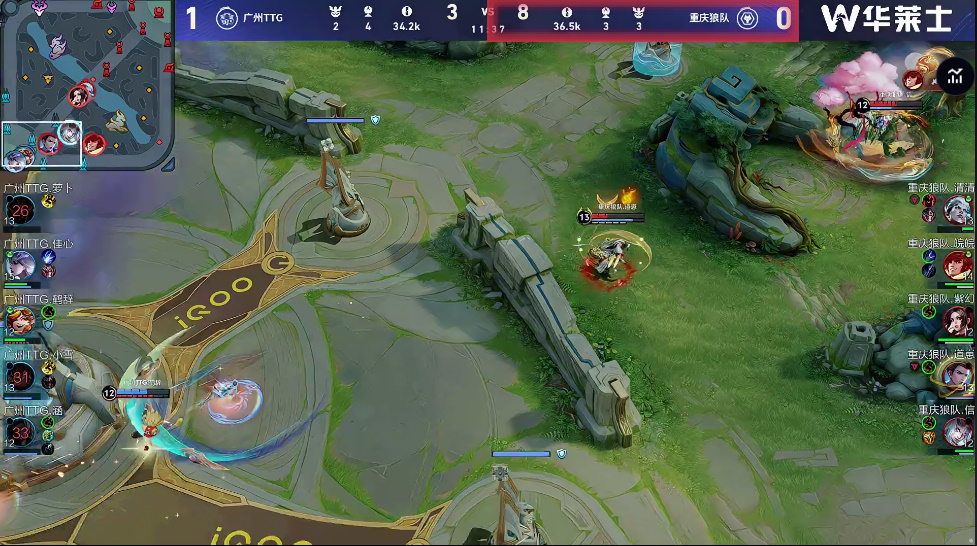Pick 广州TTG.涵 player portrait
The width and height of the screenshot is (977, 546).
[21, 432]
